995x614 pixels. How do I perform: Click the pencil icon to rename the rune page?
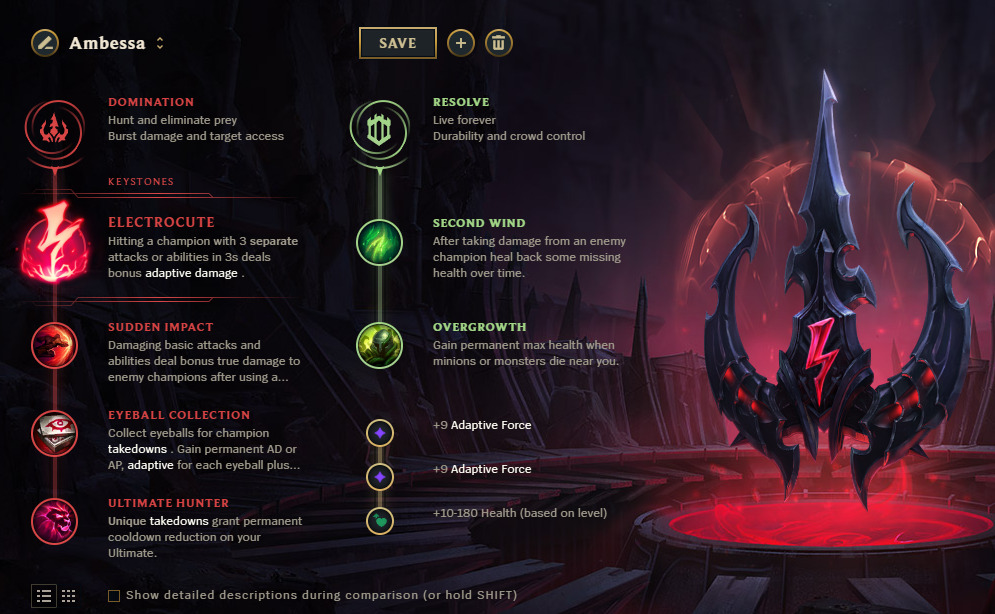(x=44, y=43)
